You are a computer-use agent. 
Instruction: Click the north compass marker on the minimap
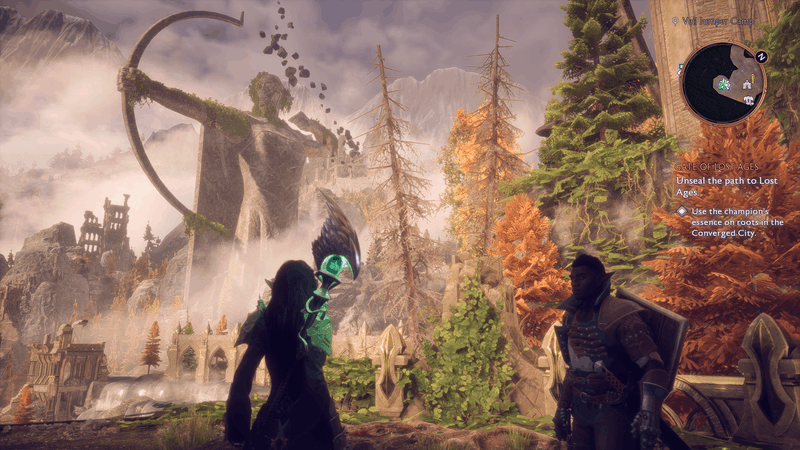click(x=763, y=57)
